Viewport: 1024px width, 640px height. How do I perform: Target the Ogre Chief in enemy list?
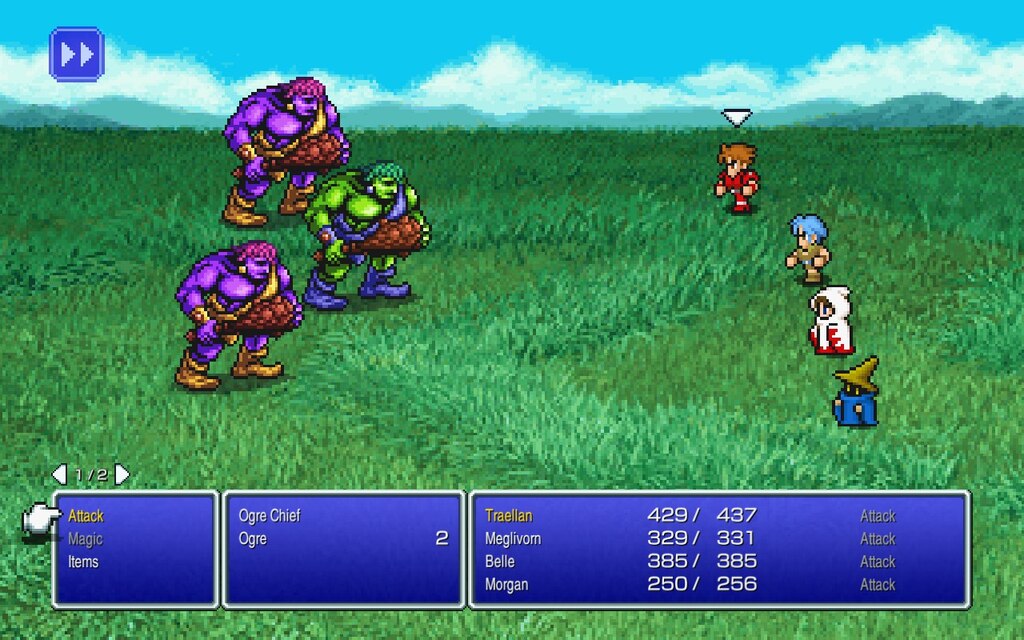click(270, 516)
